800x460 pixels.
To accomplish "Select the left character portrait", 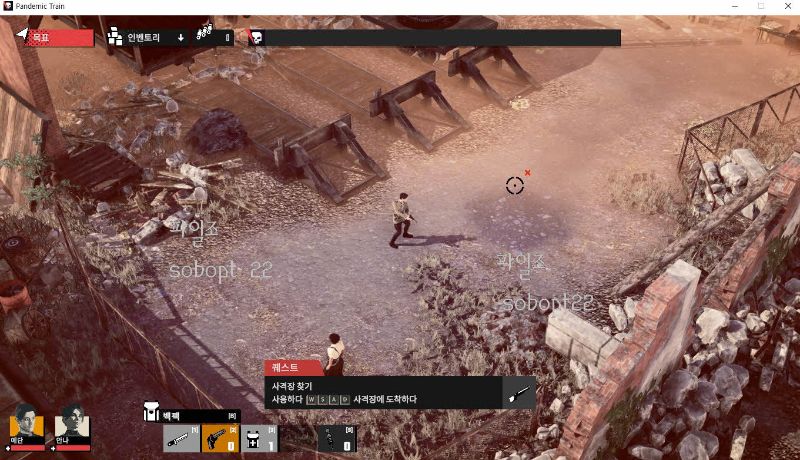I will (27, 424).
